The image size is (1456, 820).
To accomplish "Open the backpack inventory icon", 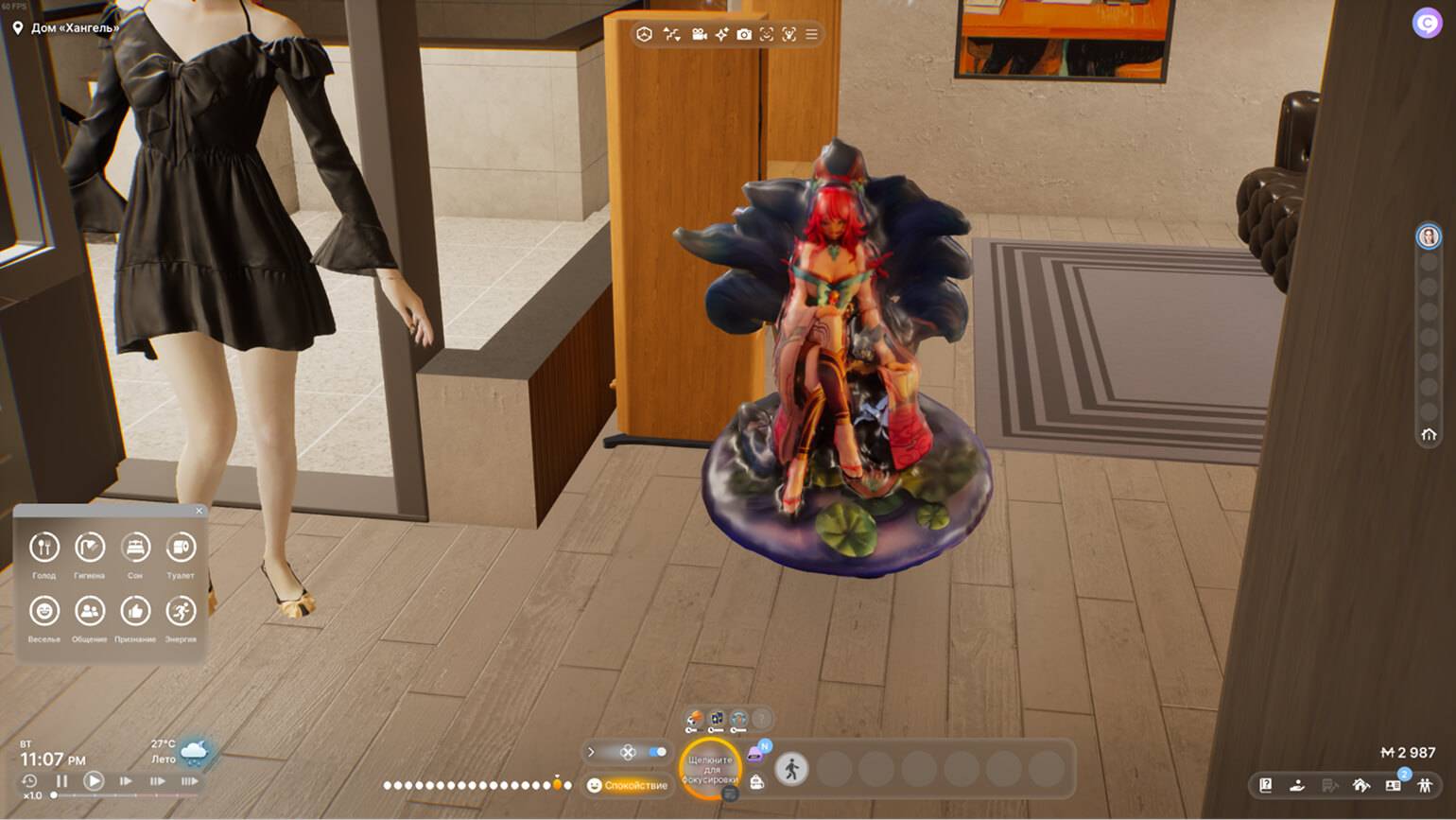I will point(756,781).
